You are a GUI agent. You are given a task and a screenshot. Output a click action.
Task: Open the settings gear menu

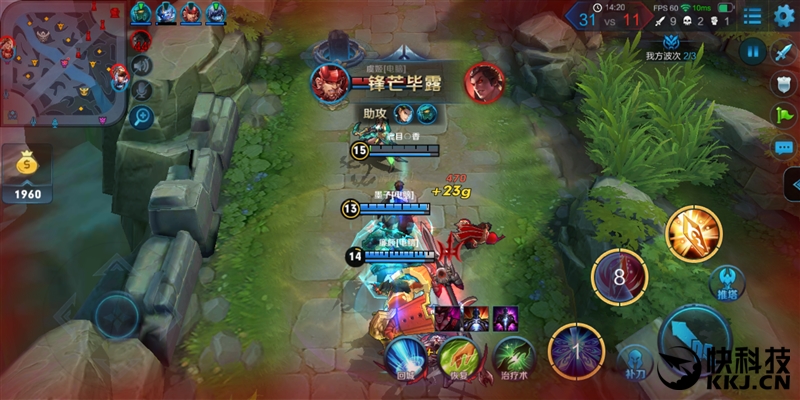coord(784,16)
